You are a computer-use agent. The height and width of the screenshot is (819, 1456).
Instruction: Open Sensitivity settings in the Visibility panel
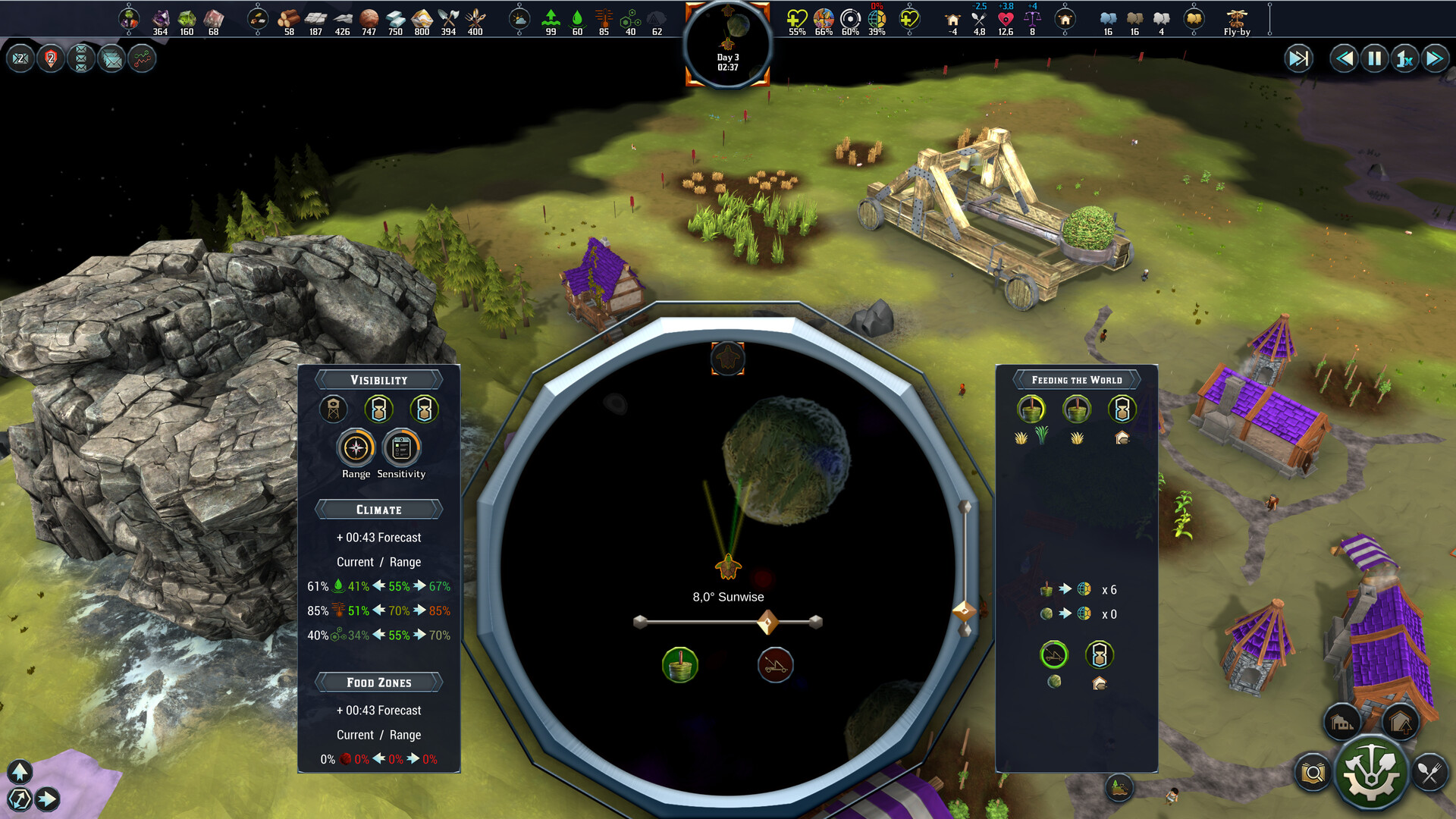pos(401,449)
